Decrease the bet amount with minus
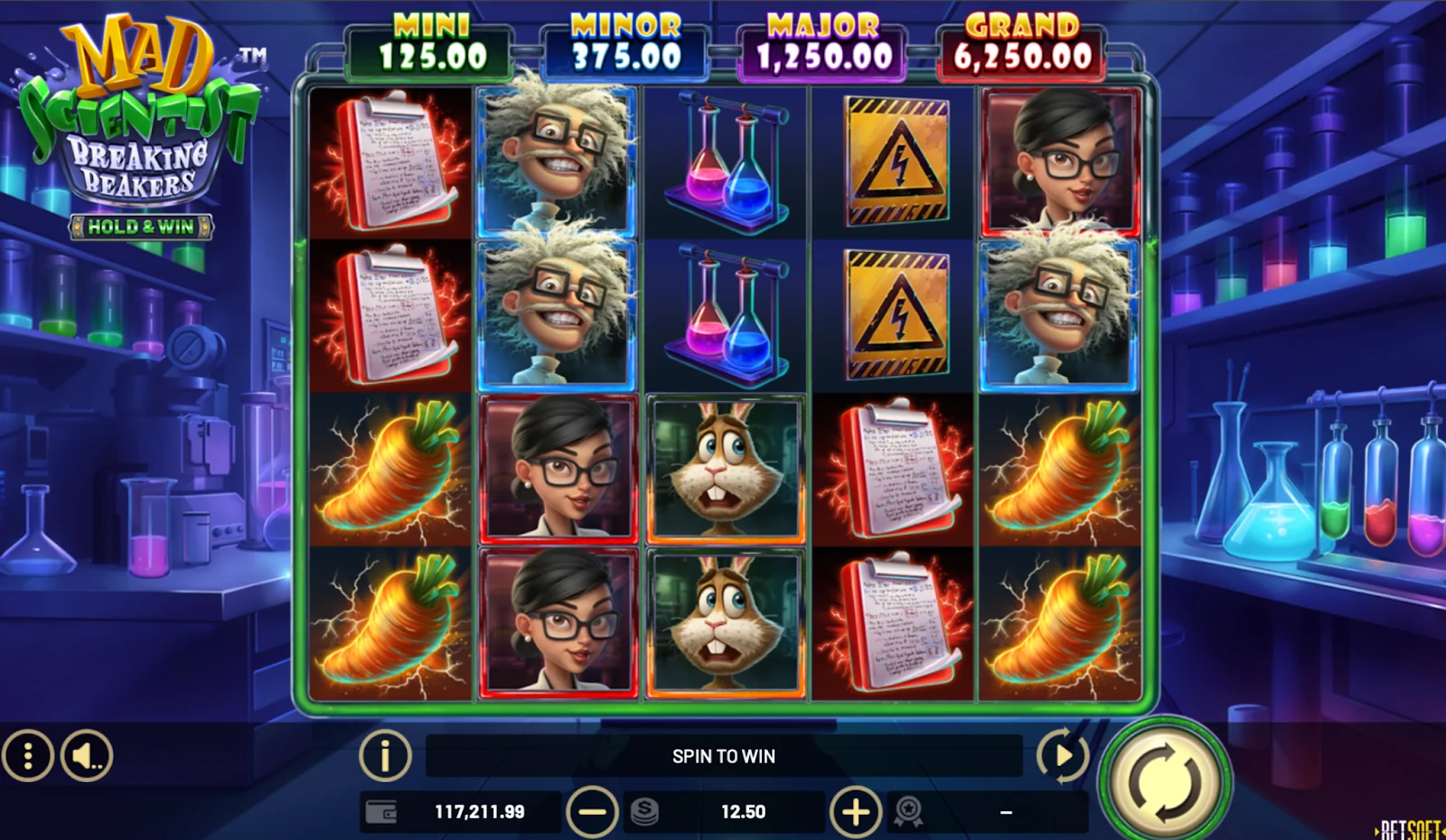The image size is (1446, 840). coord(592,811)
